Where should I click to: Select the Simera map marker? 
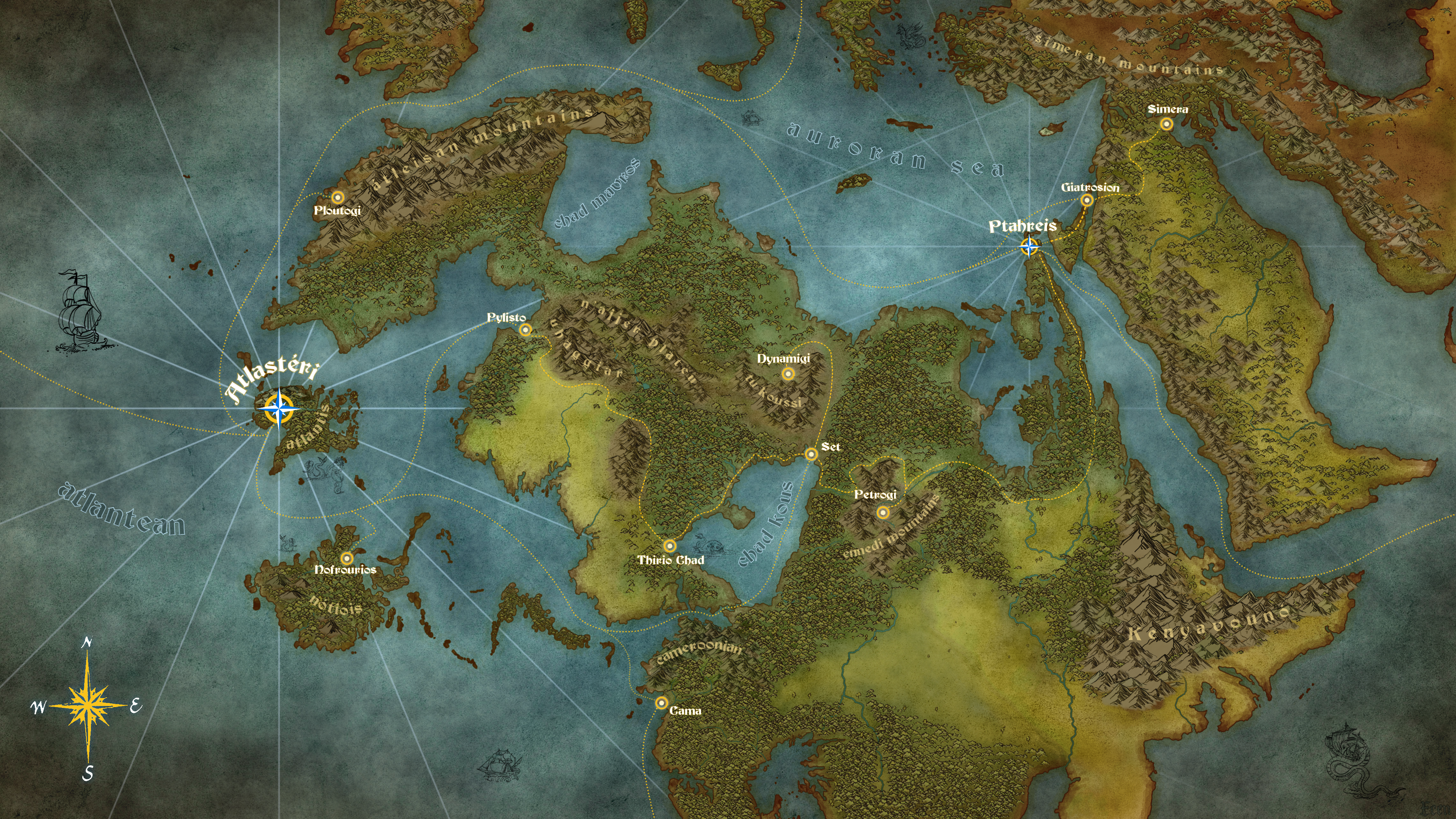[1167, 124]
